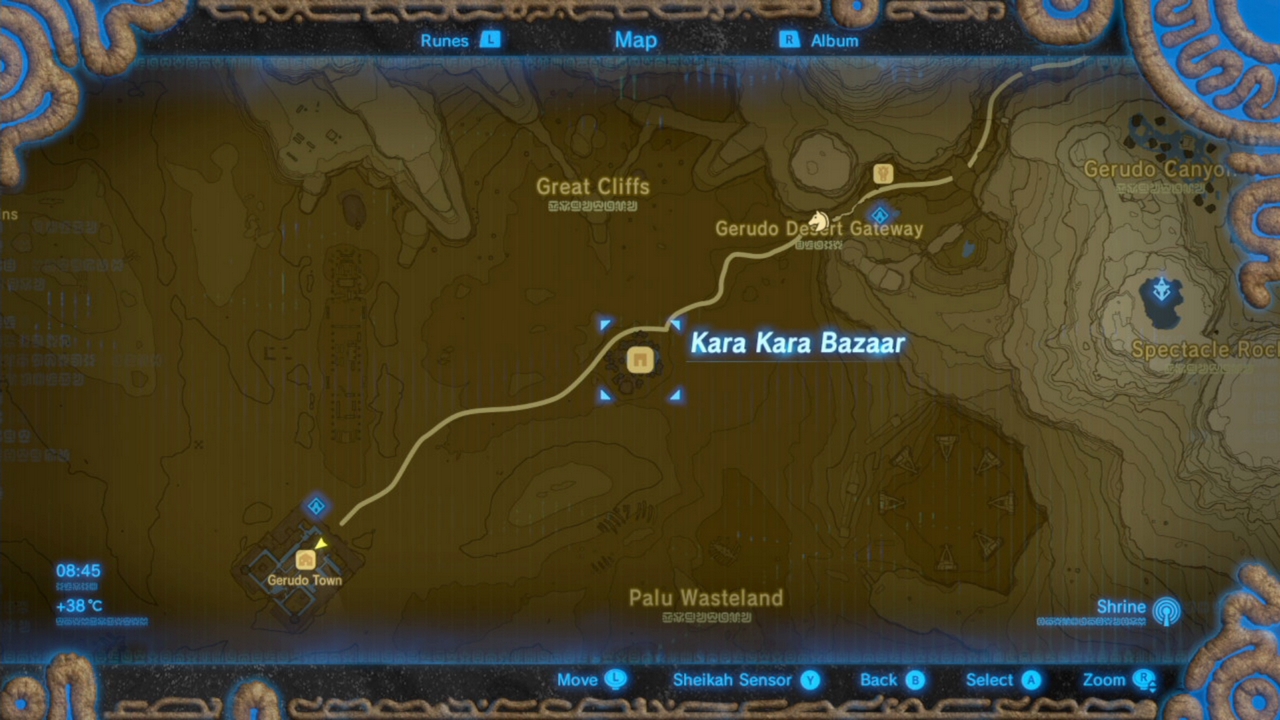This screenshot has height=720, width=1280.
Task: Click the Gerudo Town village icon
Action: 305,561
